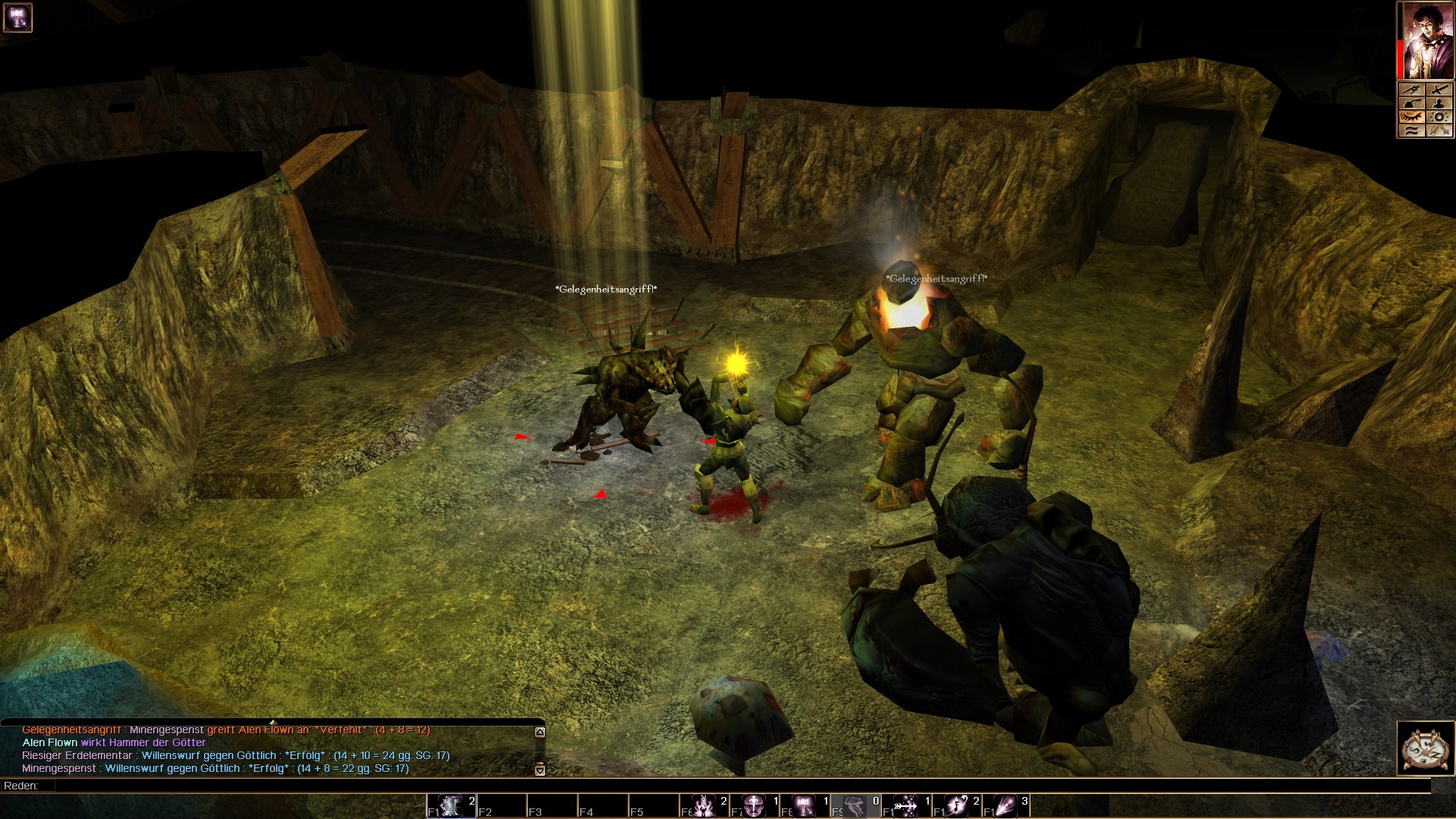Click the person silhouette panel button
The width and height of the screenshot is (1456, 819).
pos(1439,103)
